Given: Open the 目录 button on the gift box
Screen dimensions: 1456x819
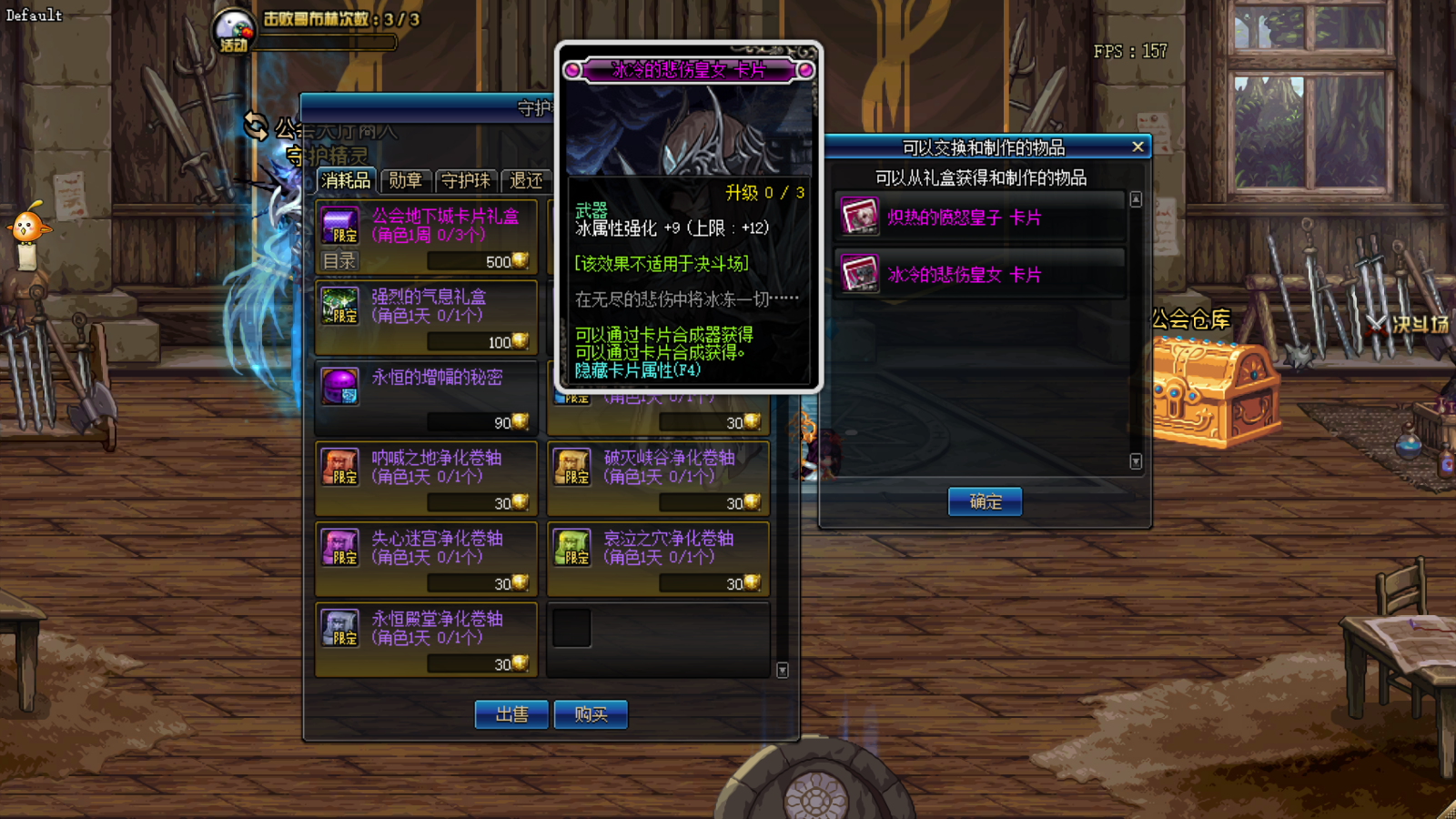Looking at the screenshot, I should (339, 261).
